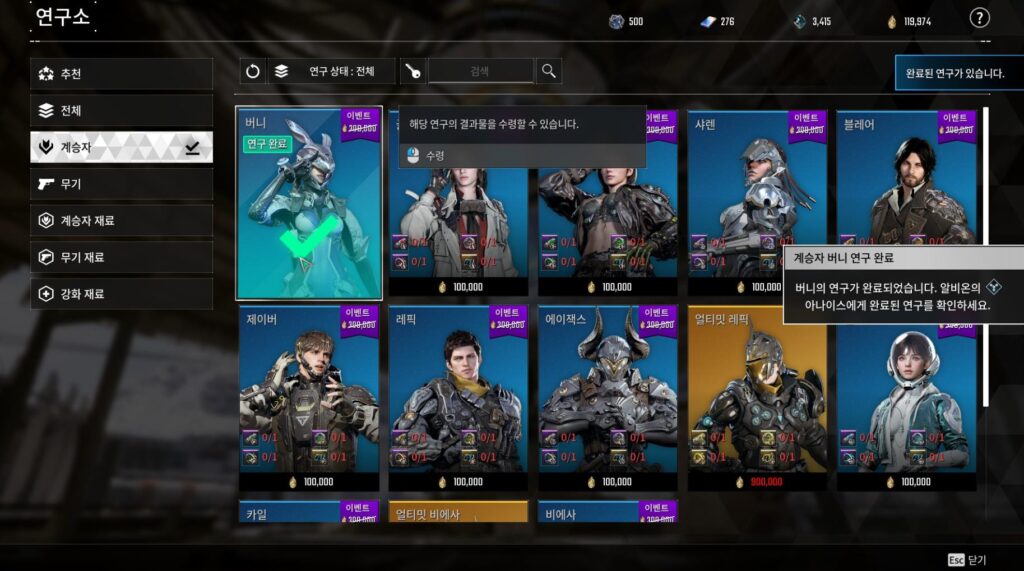The height and width of the screenshot is (571, 1024).
Task: Click the magnifying glass search button
Action: point(549,71)
